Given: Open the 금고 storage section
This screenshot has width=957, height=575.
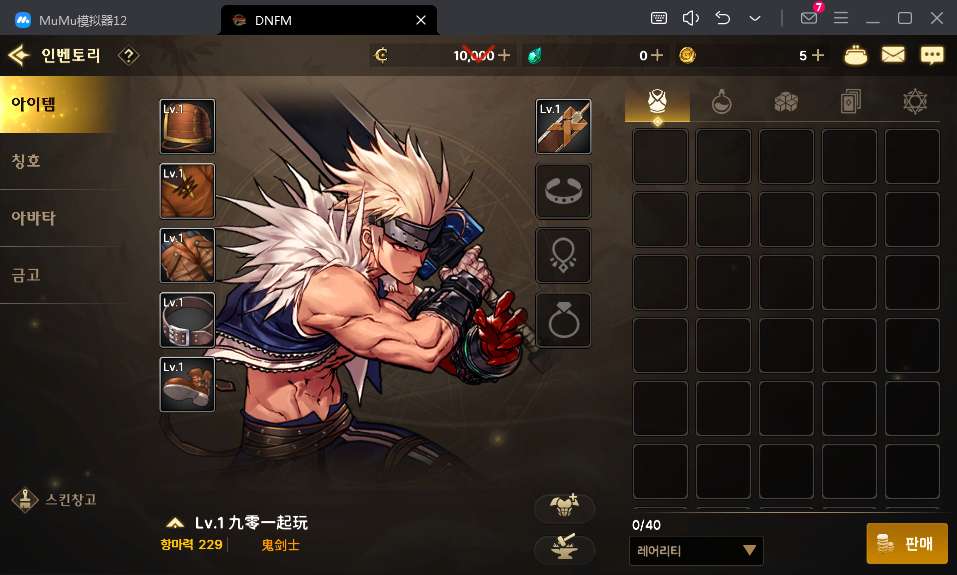Looking at the screenshot, I should click(x=60, y=274).
